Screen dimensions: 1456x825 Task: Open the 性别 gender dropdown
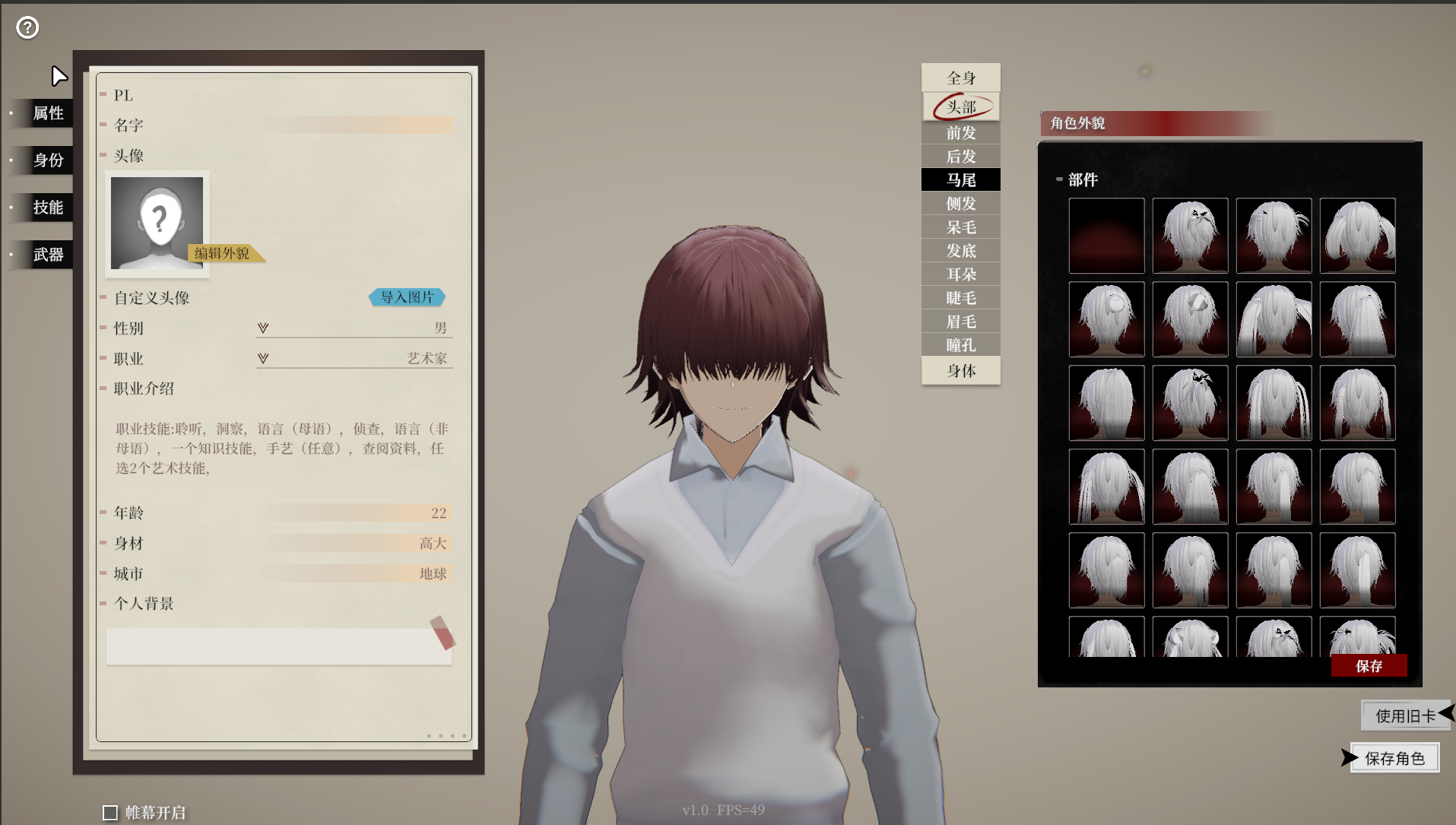(262, 328)
